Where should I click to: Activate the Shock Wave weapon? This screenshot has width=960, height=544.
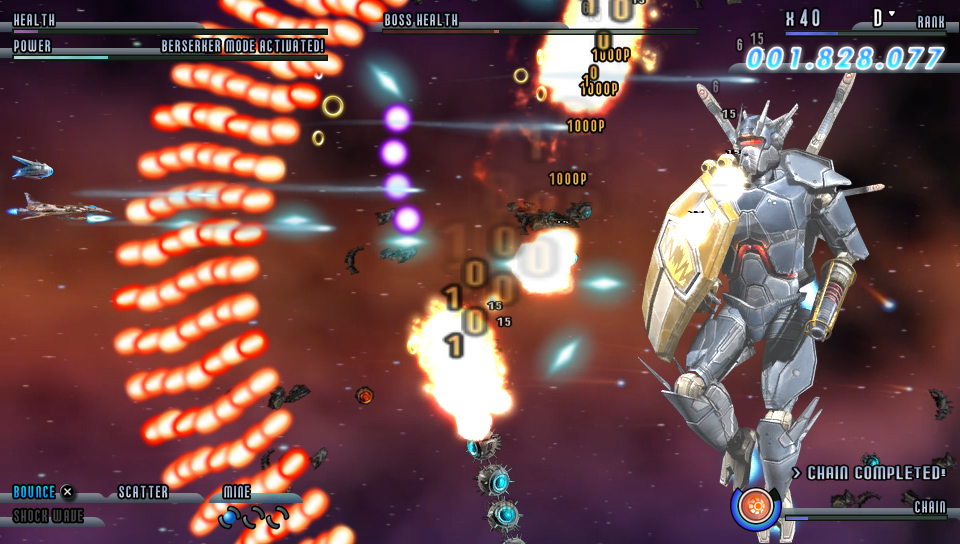pos(48,517)
